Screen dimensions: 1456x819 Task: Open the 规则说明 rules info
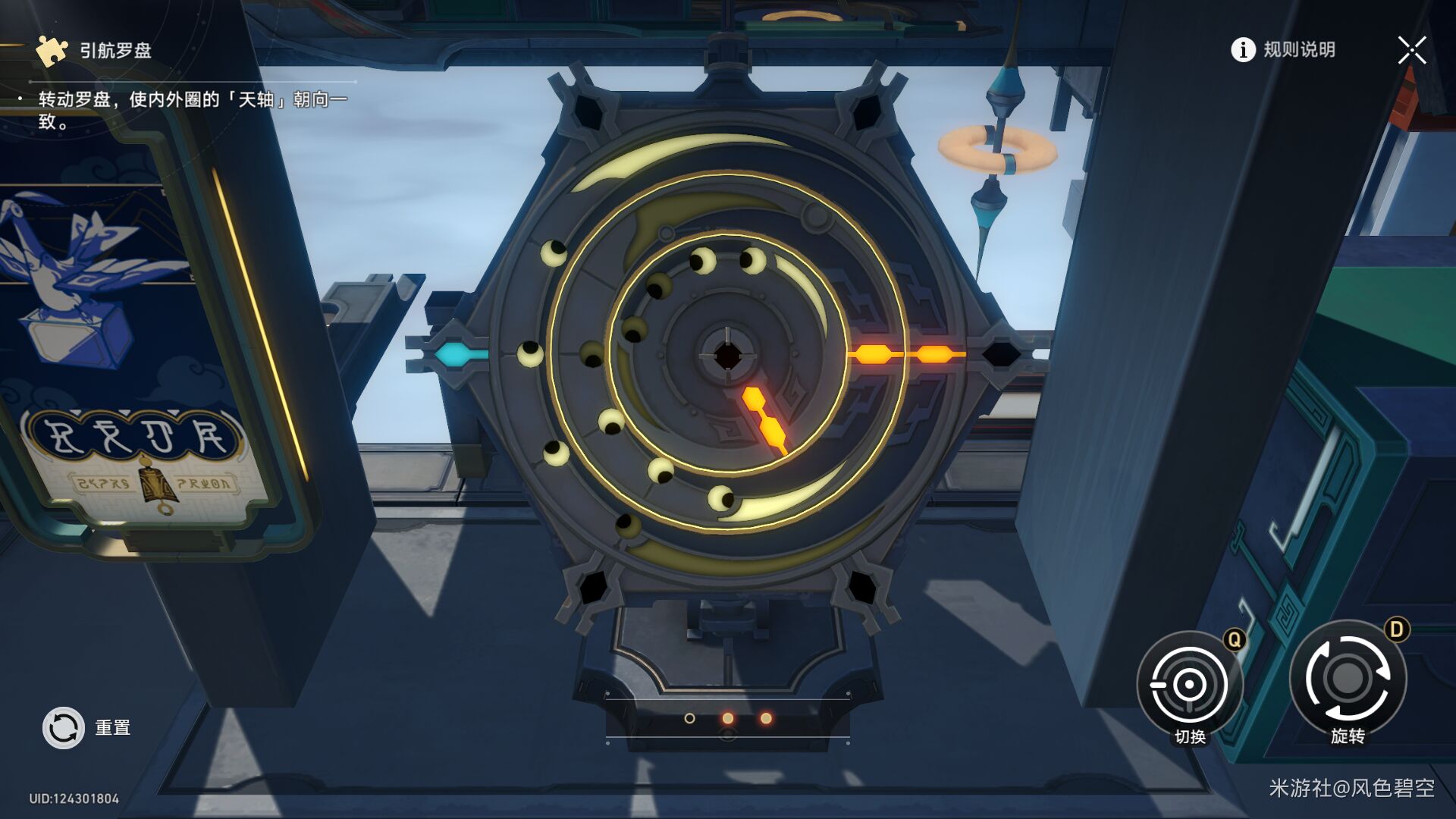tap(1283, 50)
